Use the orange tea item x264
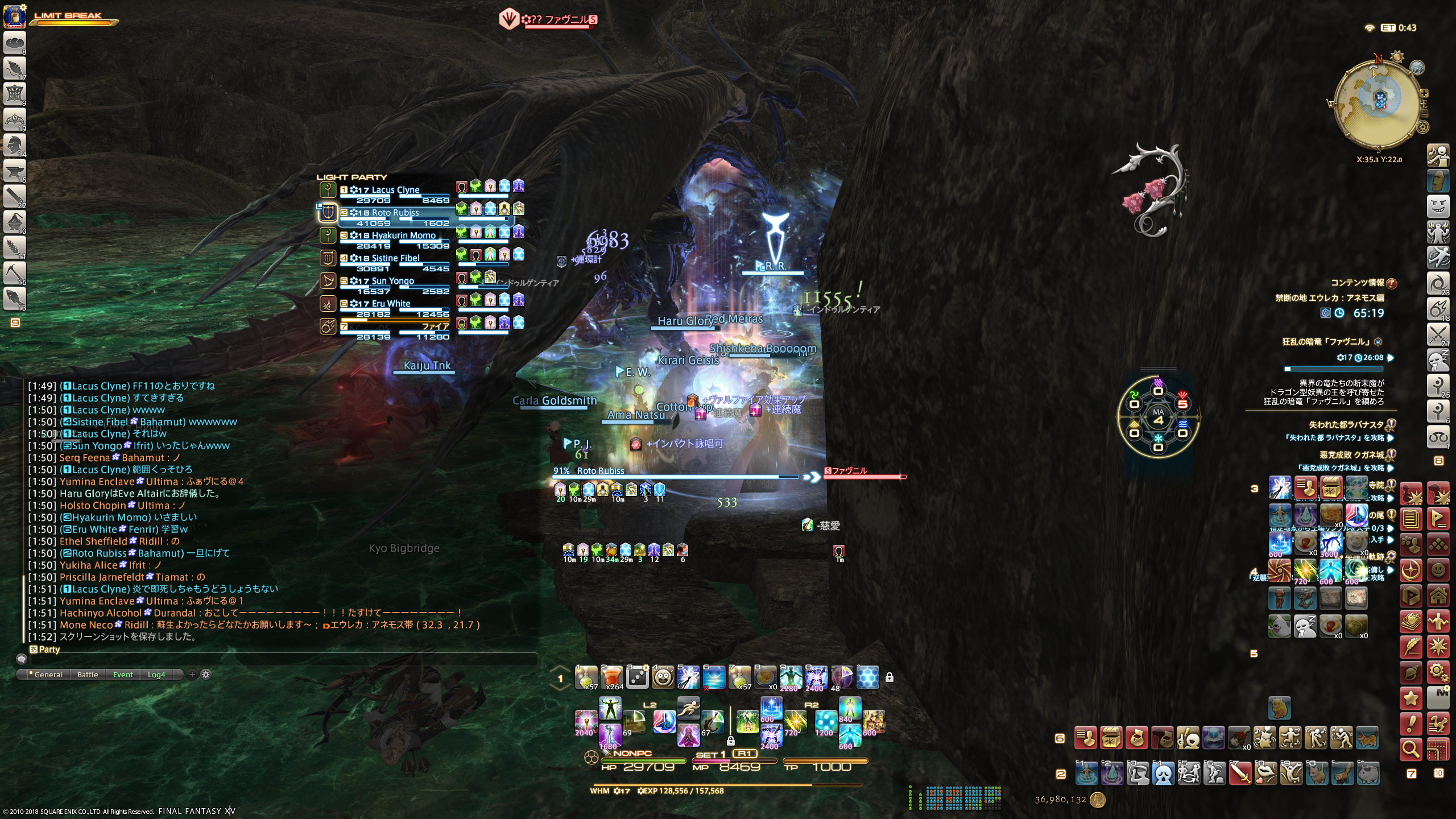The height and width of the screenshot is (819, 1456). click(612, 677)
